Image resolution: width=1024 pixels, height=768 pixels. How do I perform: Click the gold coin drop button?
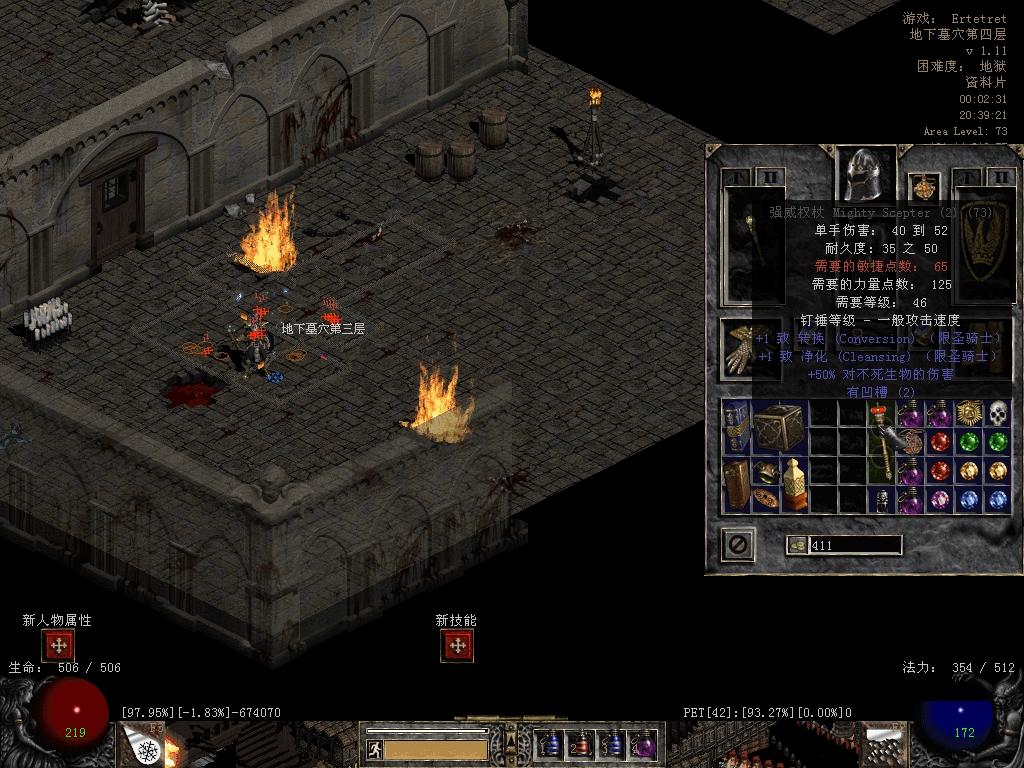point(797,545)
